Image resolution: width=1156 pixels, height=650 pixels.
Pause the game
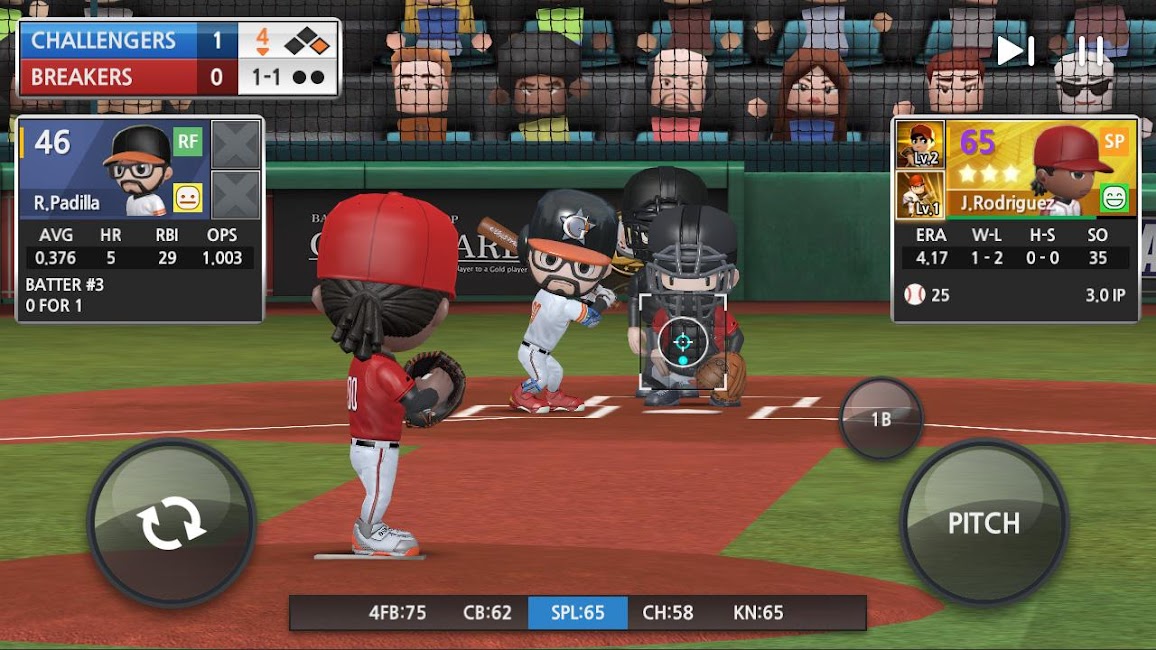tap(1090, 51)
